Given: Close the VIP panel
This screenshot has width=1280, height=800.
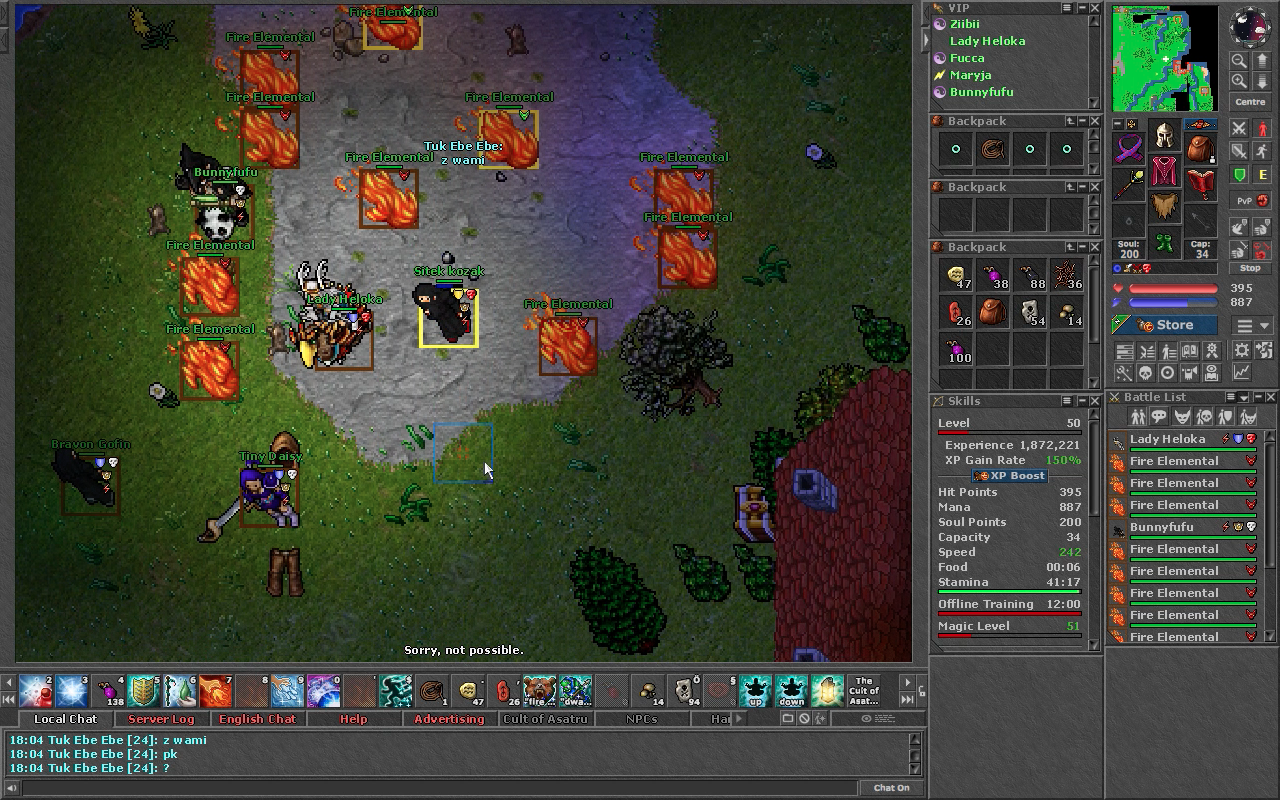Looking at the screenshot, I should tap(1095, 8).
